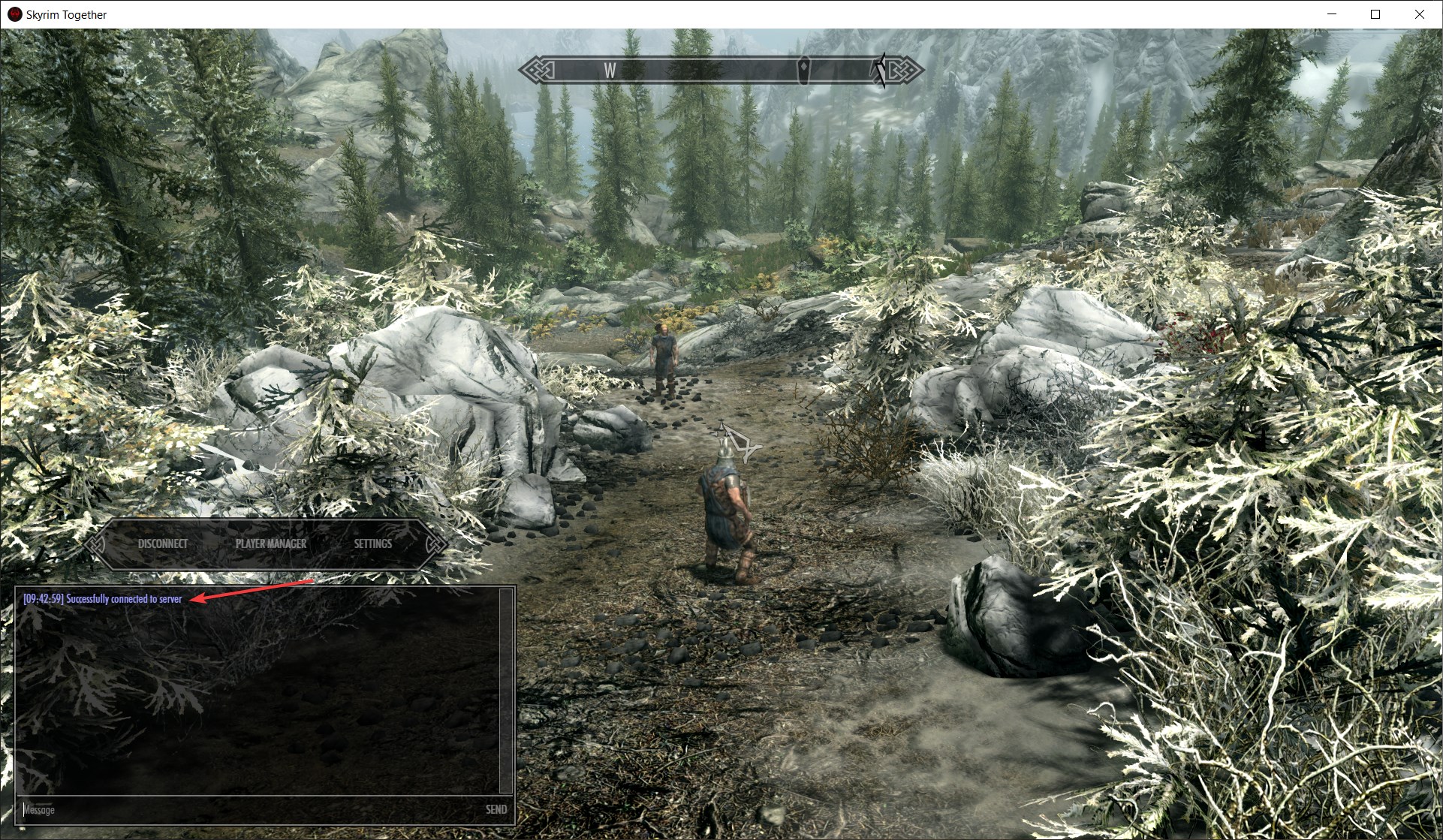
Task: Focus the chat Message field
Action: tap(248, 809)
